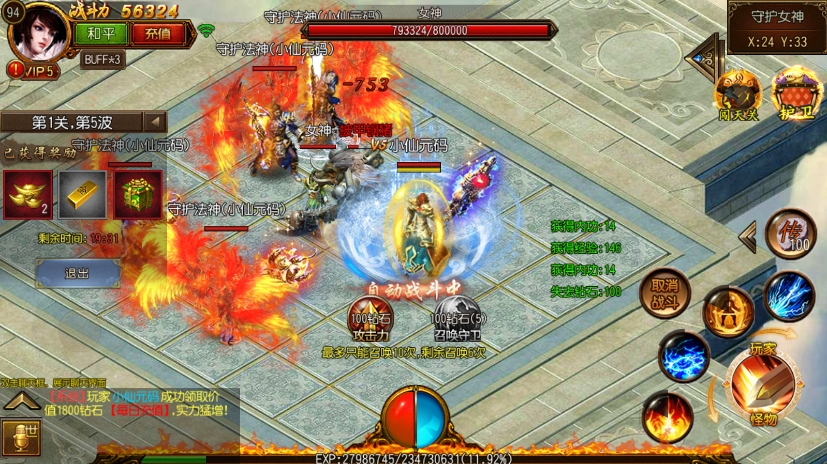Cancel auto-battle with 取消战斗
Viewport: 827px width, 464px height.
665,292
